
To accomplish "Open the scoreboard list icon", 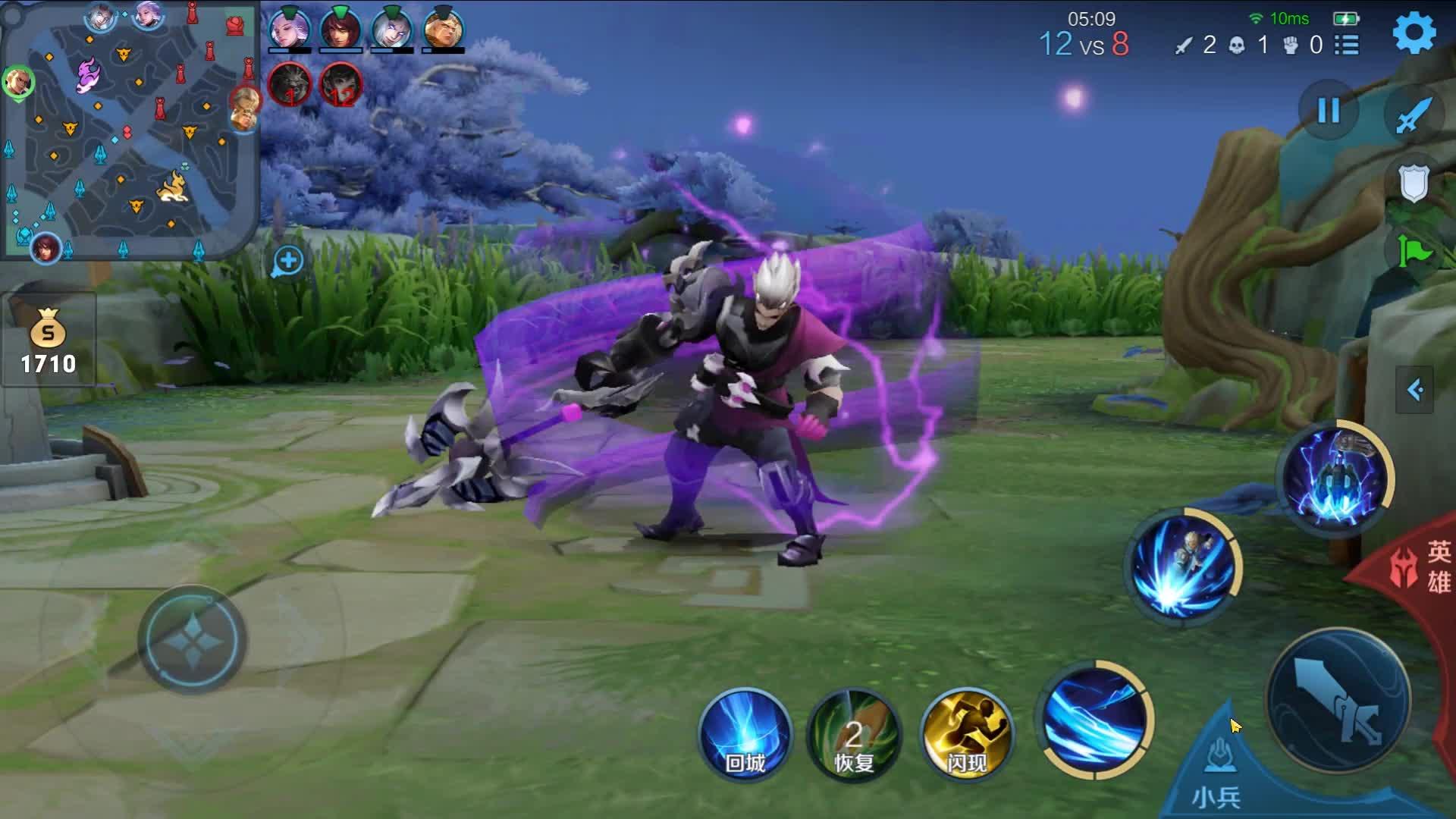I will click(x=1347, y=45).
